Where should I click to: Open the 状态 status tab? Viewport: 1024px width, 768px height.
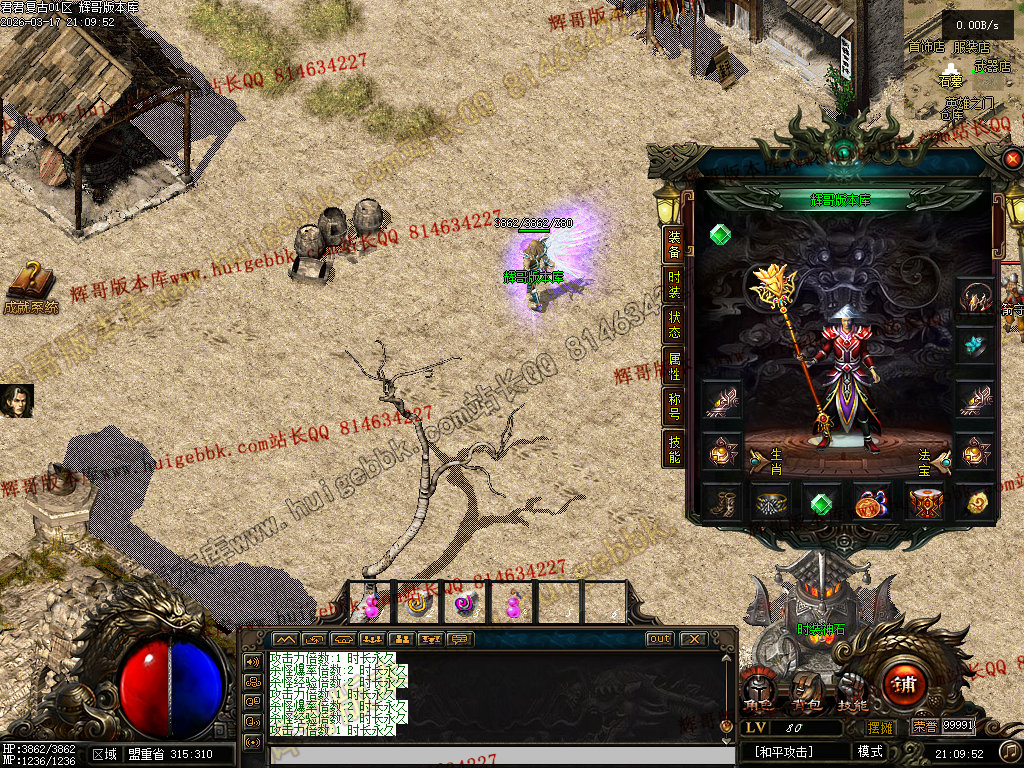point(674,323)
